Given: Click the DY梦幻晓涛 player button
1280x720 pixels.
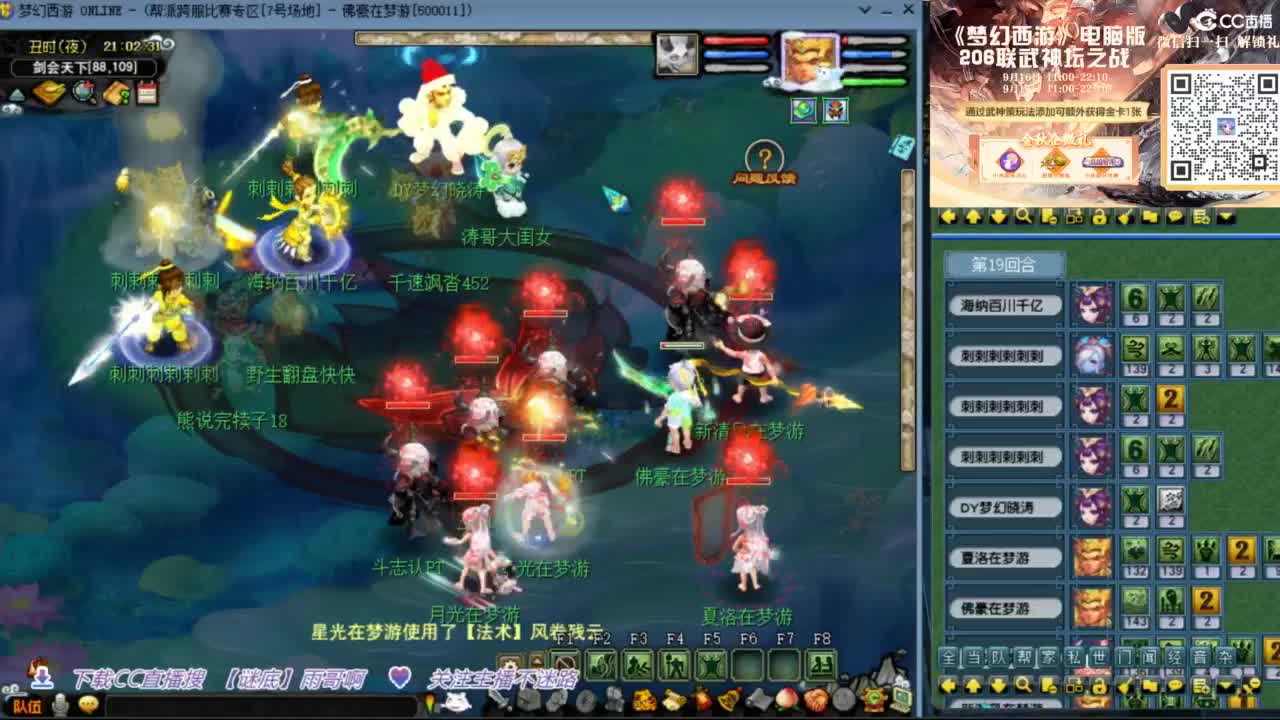Looking at the screenshot, I should point(1004,508).
